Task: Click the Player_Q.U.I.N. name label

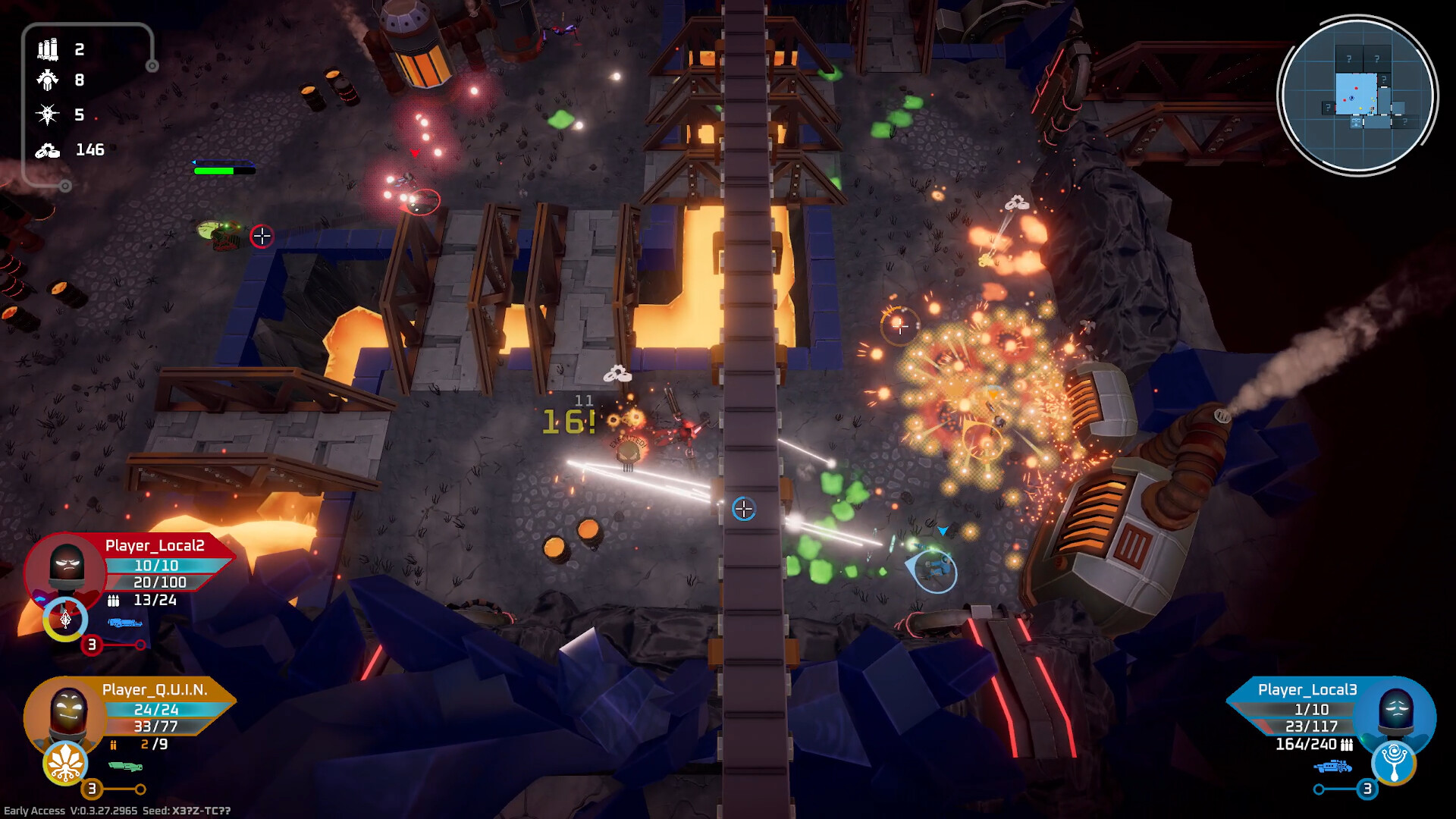Action: tap(154, 690)
